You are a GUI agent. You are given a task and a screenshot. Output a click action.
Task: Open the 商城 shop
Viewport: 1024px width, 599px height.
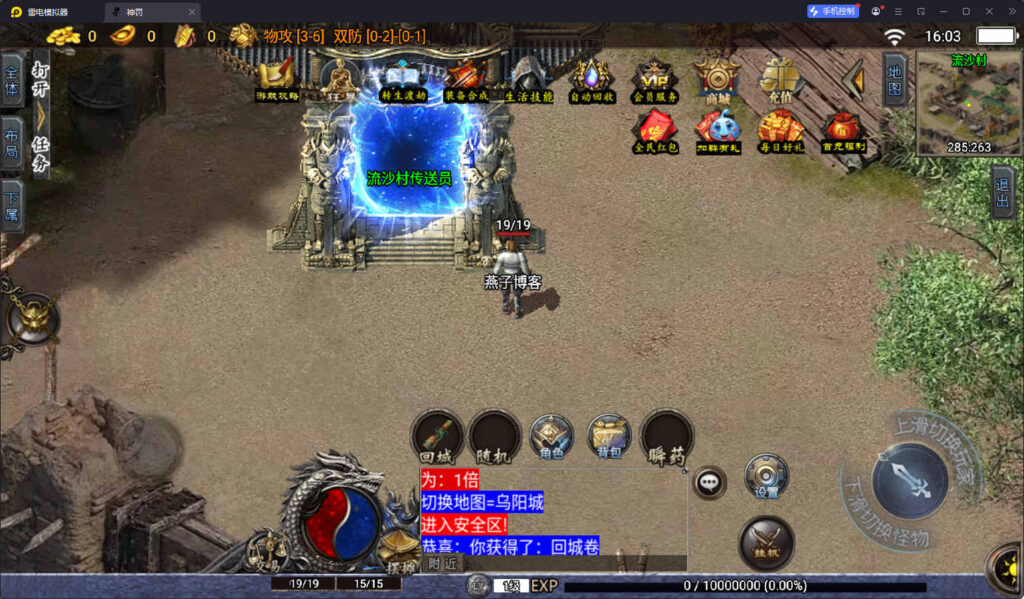(x=717, y=79)
